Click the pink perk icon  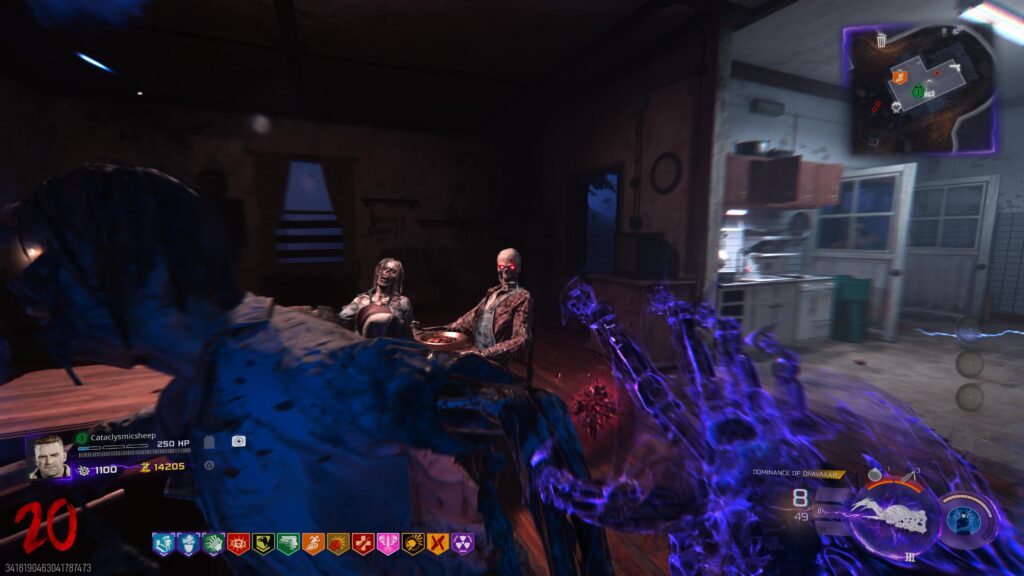pyautogui.click(x=388, y=544)
